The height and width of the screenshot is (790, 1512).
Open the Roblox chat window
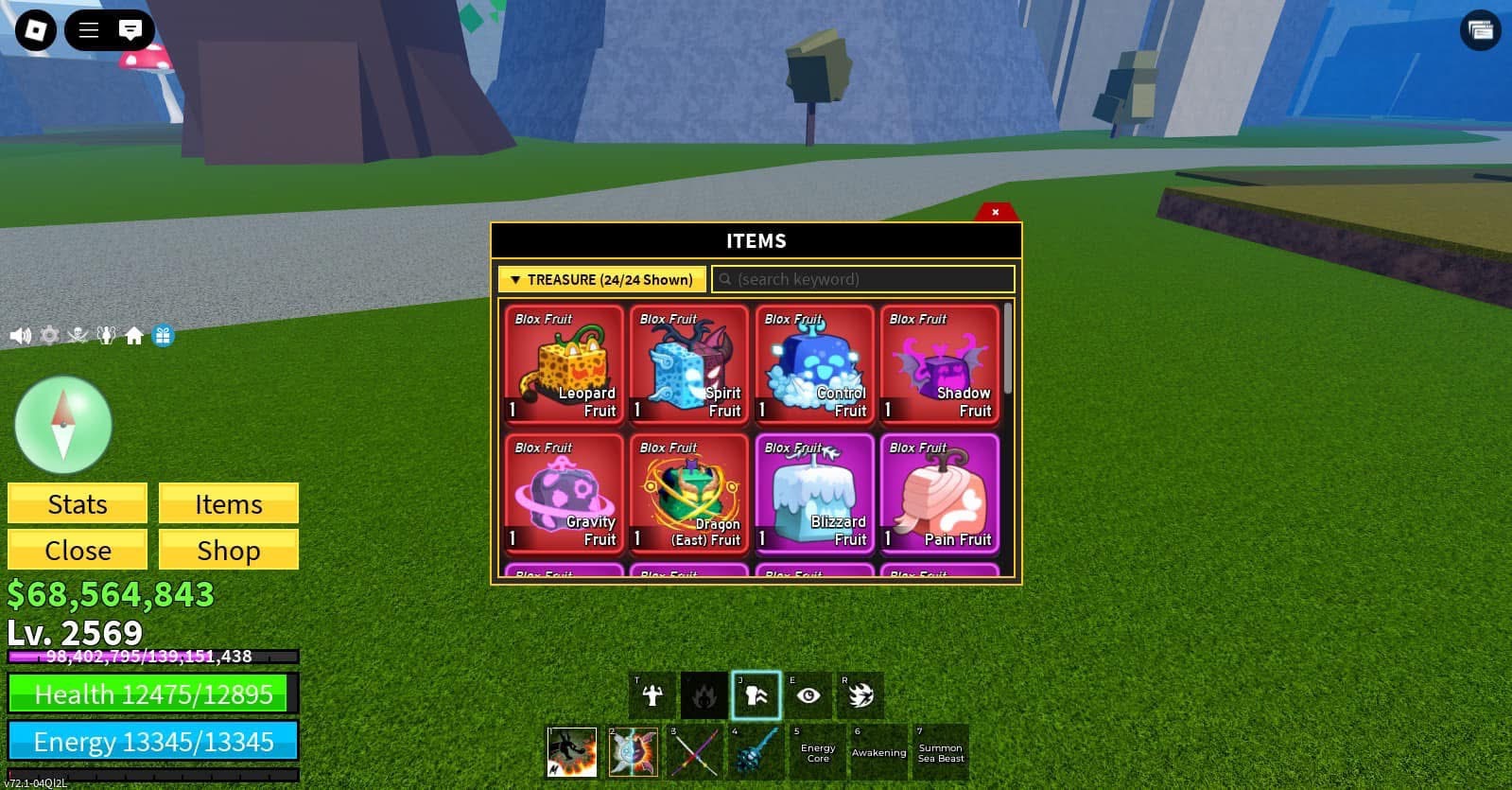tap(130, 30)
